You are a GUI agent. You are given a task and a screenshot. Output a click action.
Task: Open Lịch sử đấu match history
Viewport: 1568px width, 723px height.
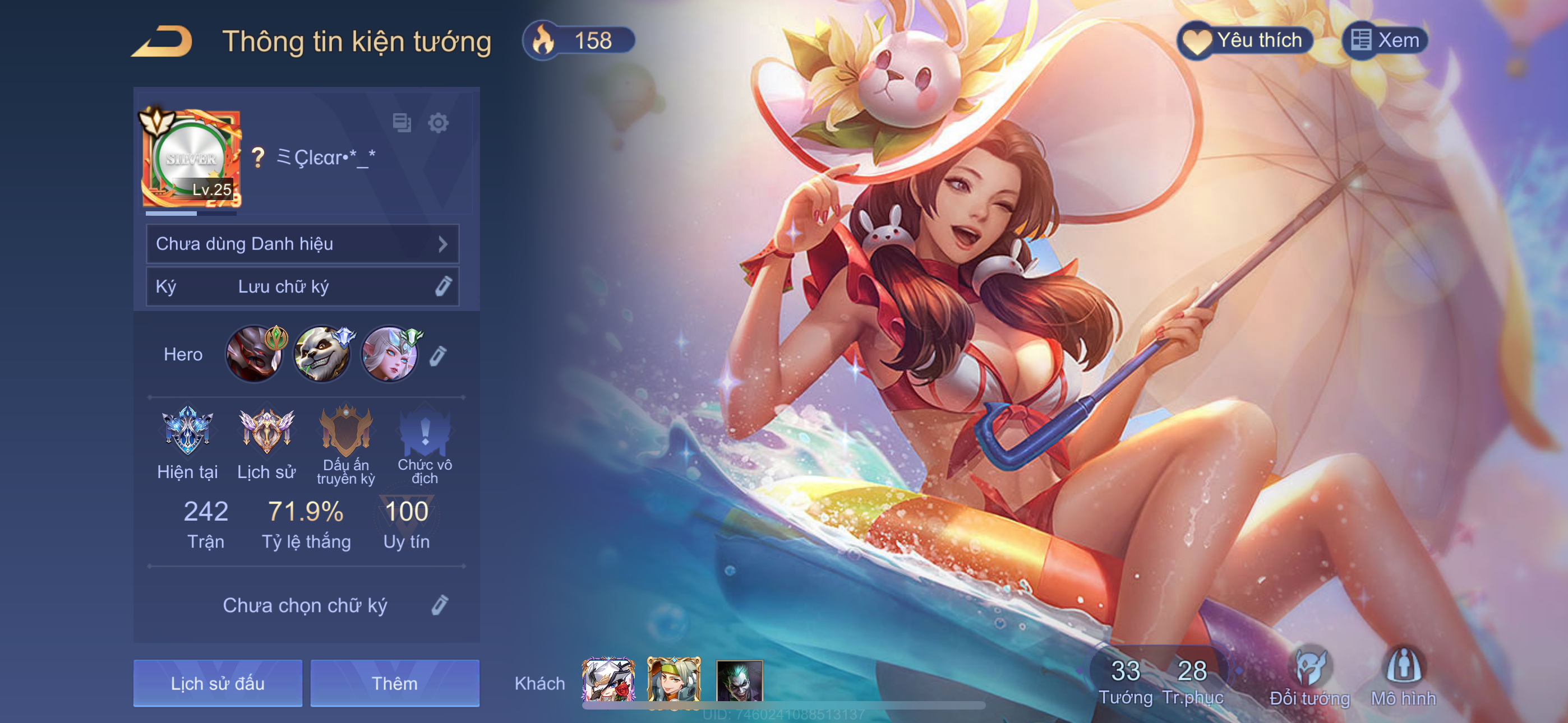[x=217, y=683]
